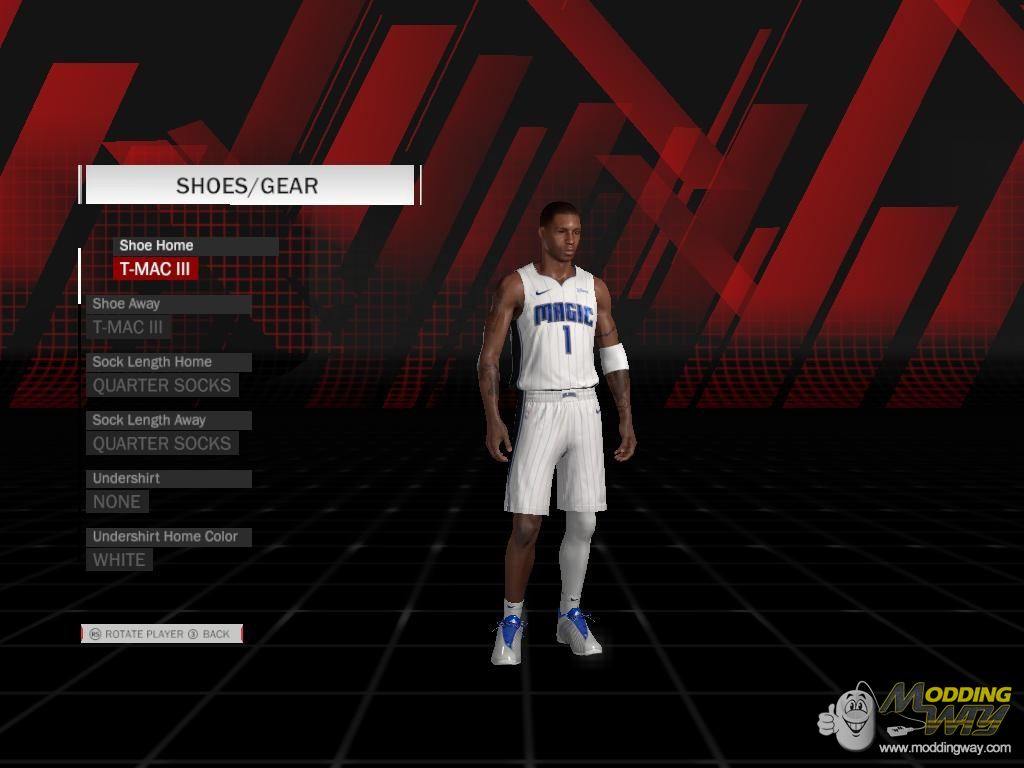
Task: Select the Shoe Home menu entry
Action: pyautogui.click(x=156, y=246)
